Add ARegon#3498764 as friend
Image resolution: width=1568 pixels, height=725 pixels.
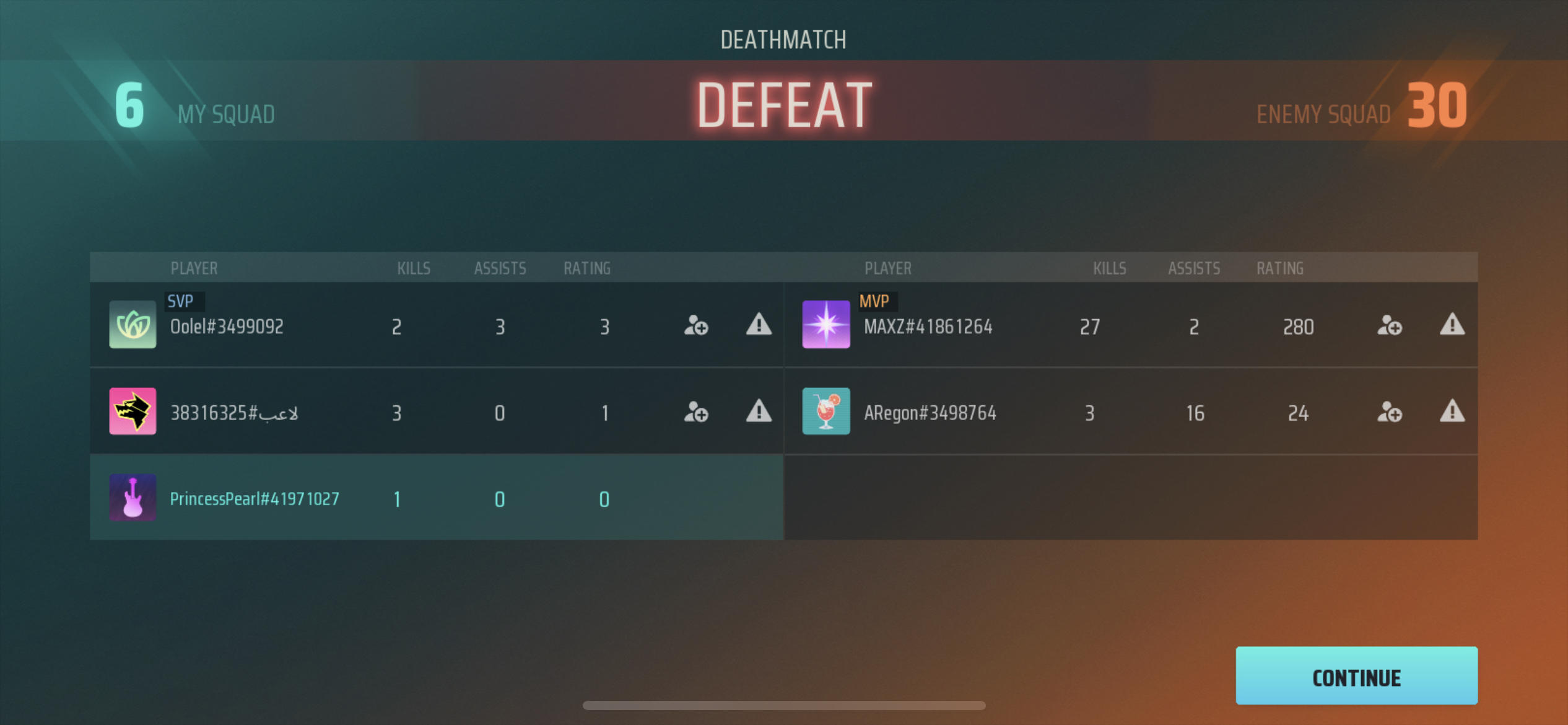pos(1390,413)
